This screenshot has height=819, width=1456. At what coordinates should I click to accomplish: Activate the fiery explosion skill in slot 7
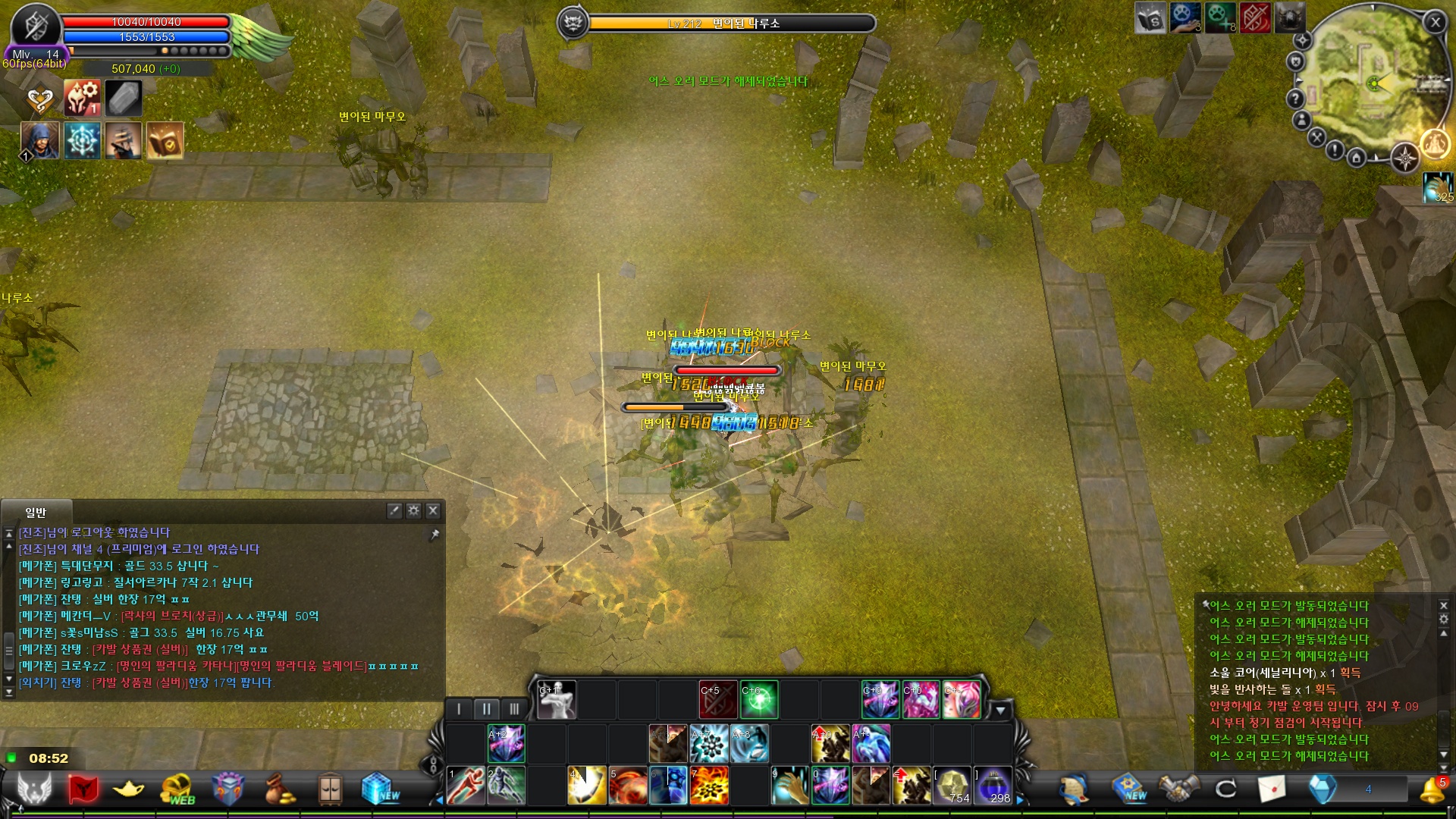click(709, 786)
